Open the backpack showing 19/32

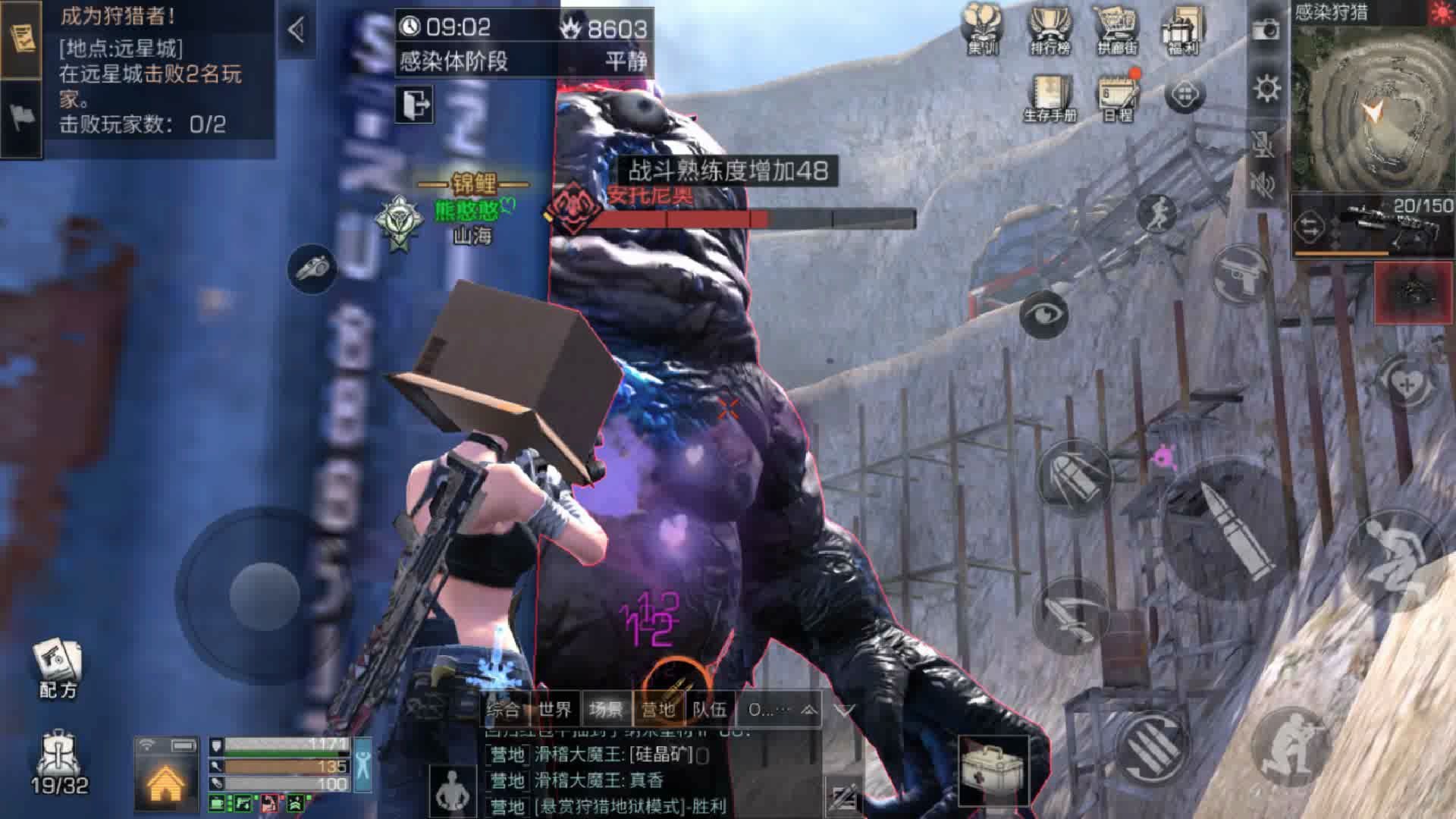(59, 762)
